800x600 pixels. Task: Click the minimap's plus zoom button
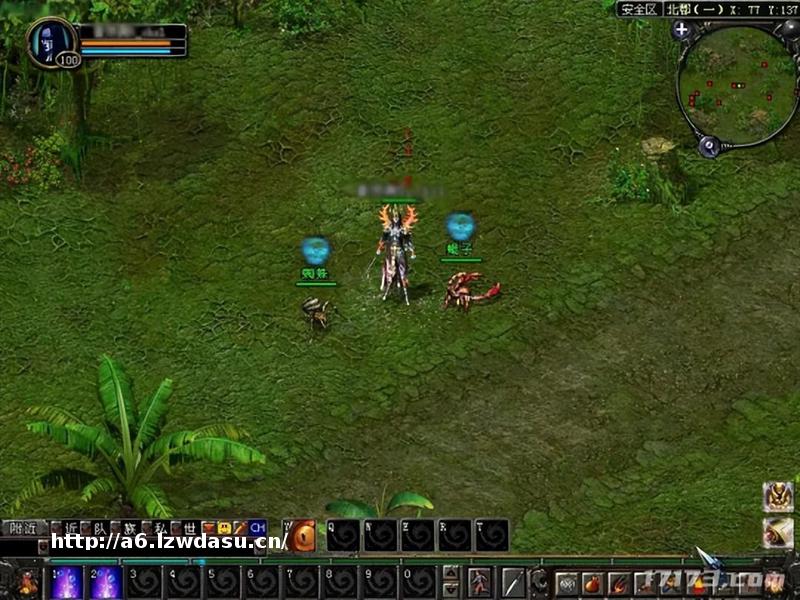pos(683,30)
